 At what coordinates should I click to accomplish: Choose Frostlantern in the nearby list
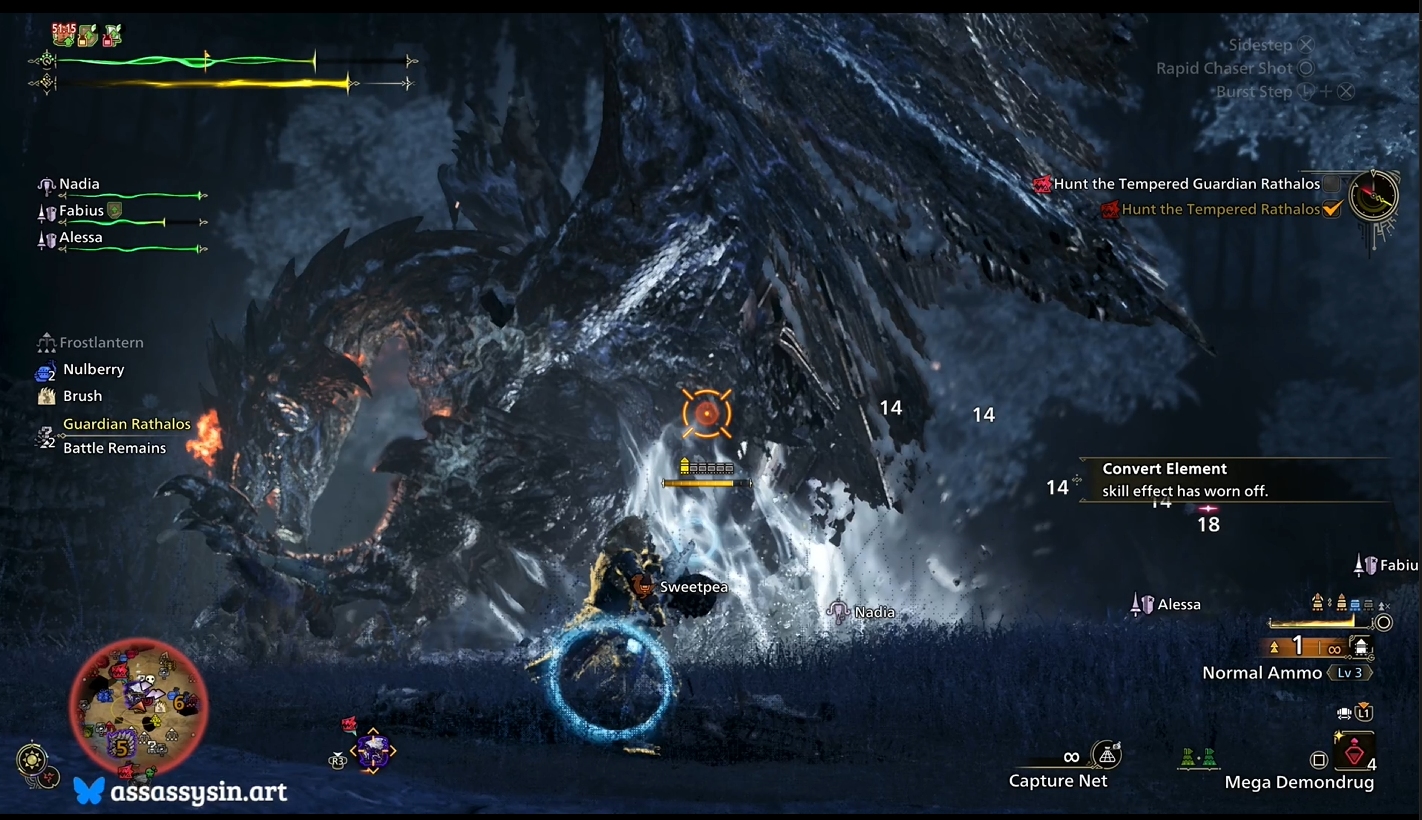(x=101, y=343)
